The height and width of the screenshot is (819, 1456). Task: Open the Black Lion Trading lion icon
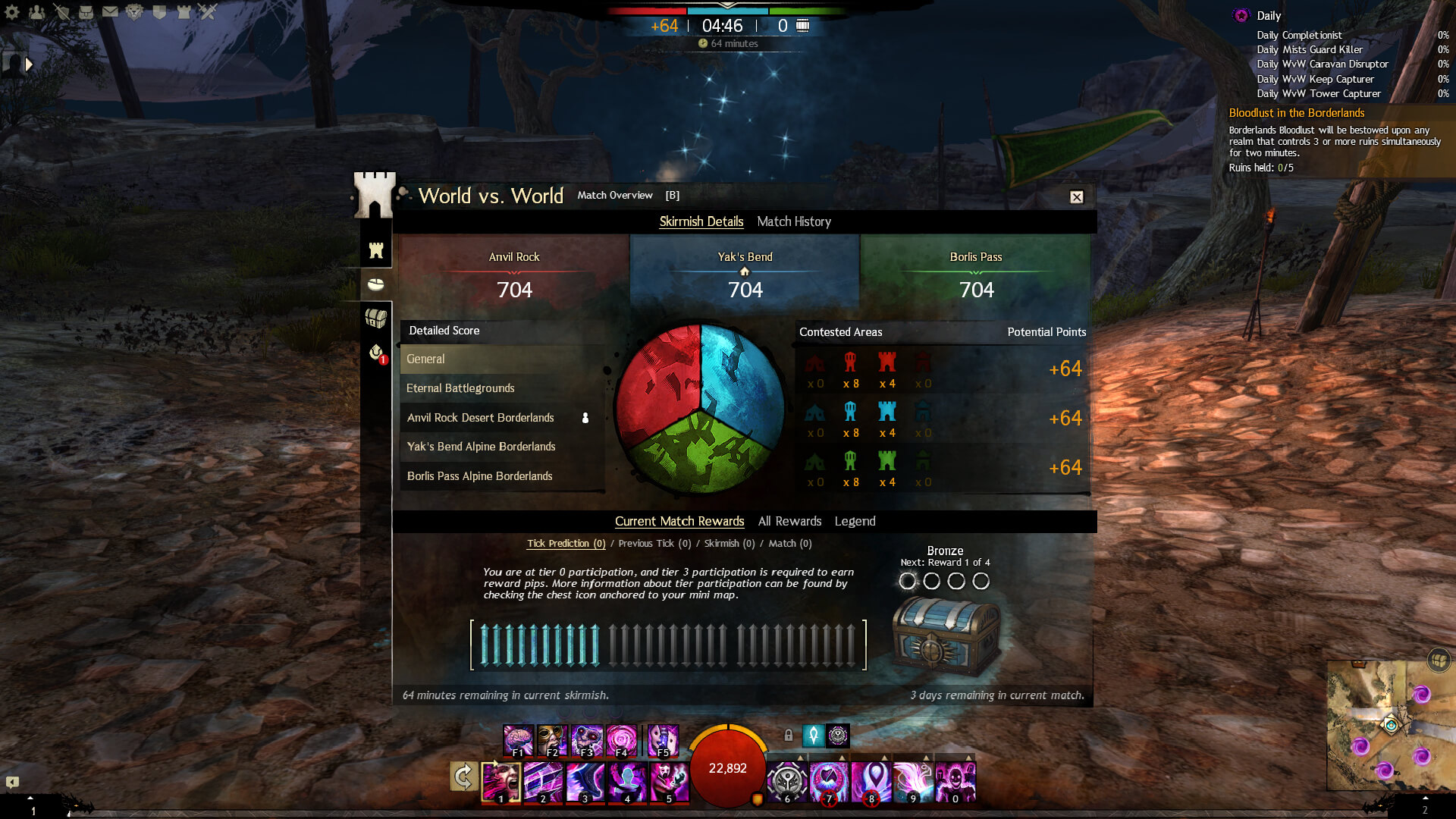click(135, 12)
